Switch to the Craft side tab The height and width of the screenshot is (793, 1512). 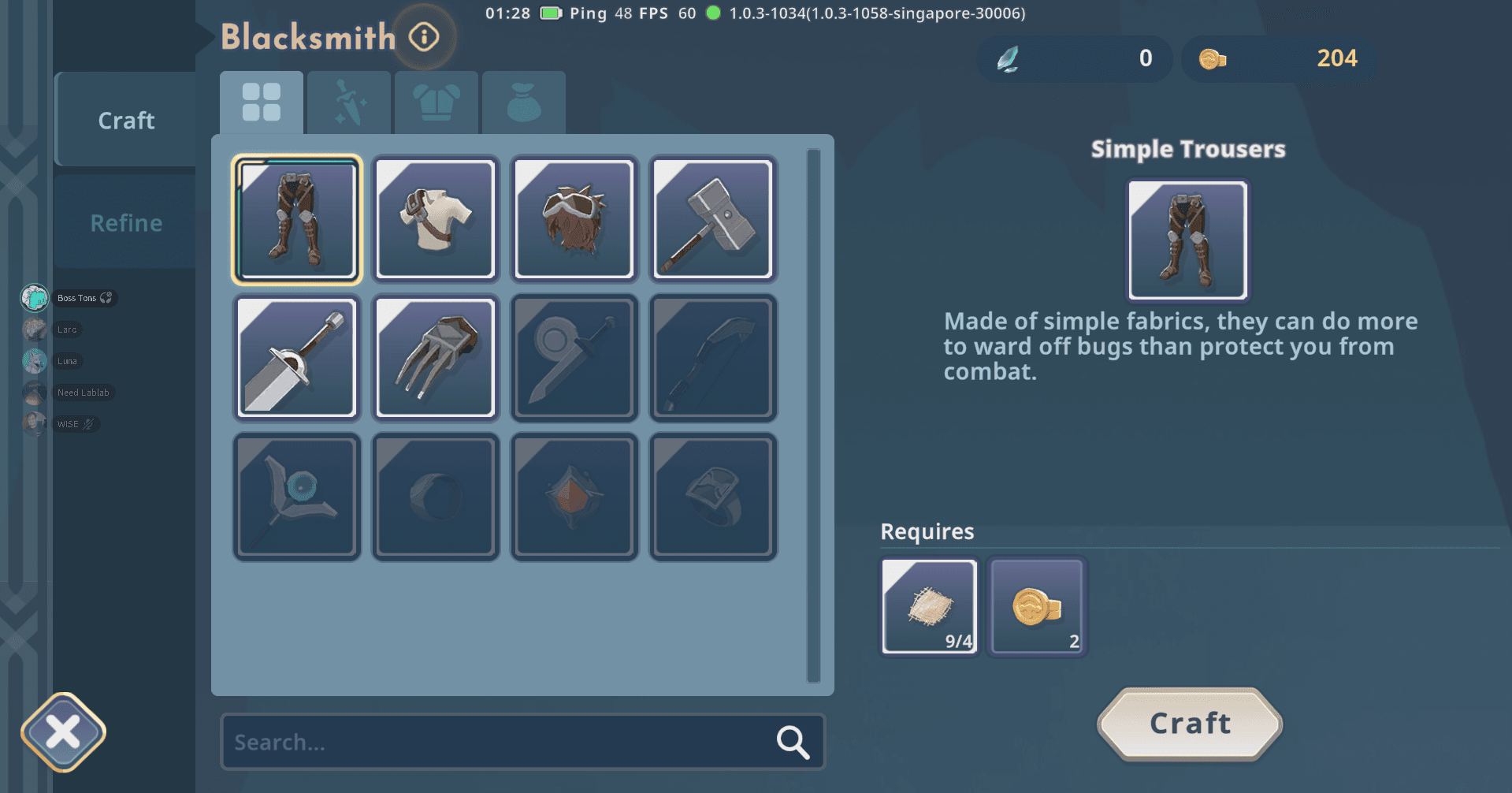[x=125, y=120]
